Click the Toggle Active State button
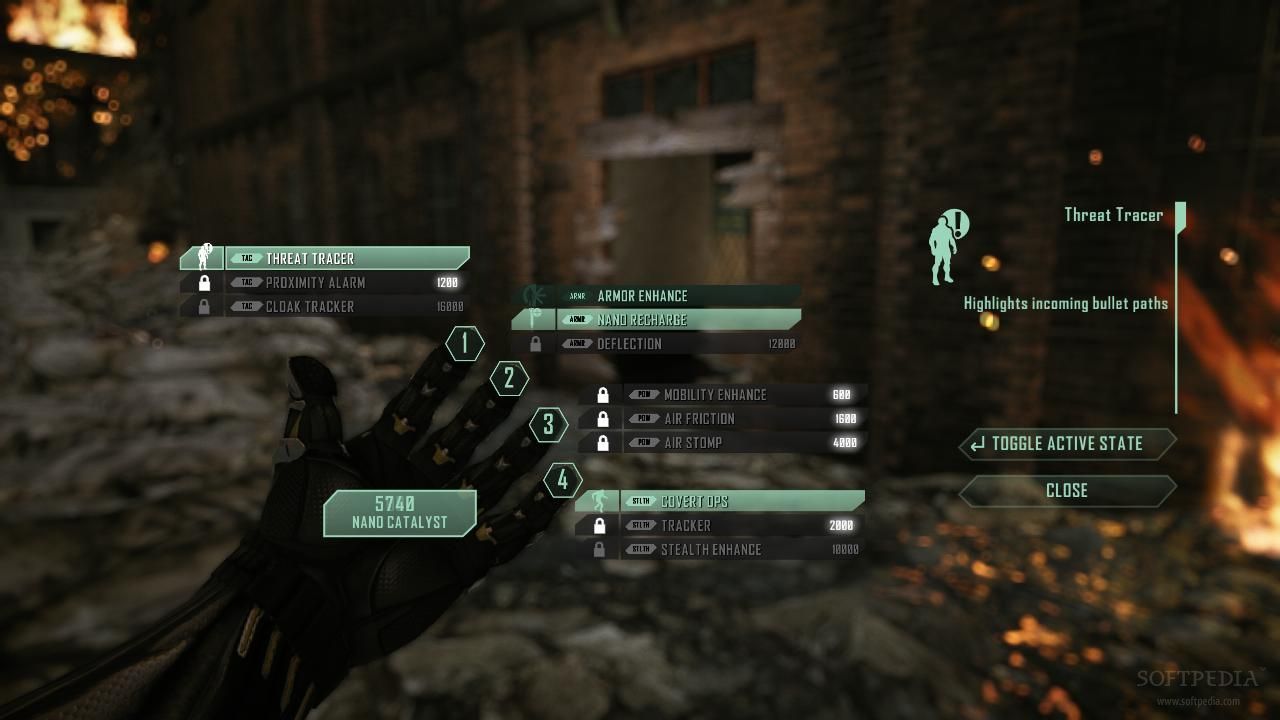This screenshot has width=1280, height=720. point(1067,444)
